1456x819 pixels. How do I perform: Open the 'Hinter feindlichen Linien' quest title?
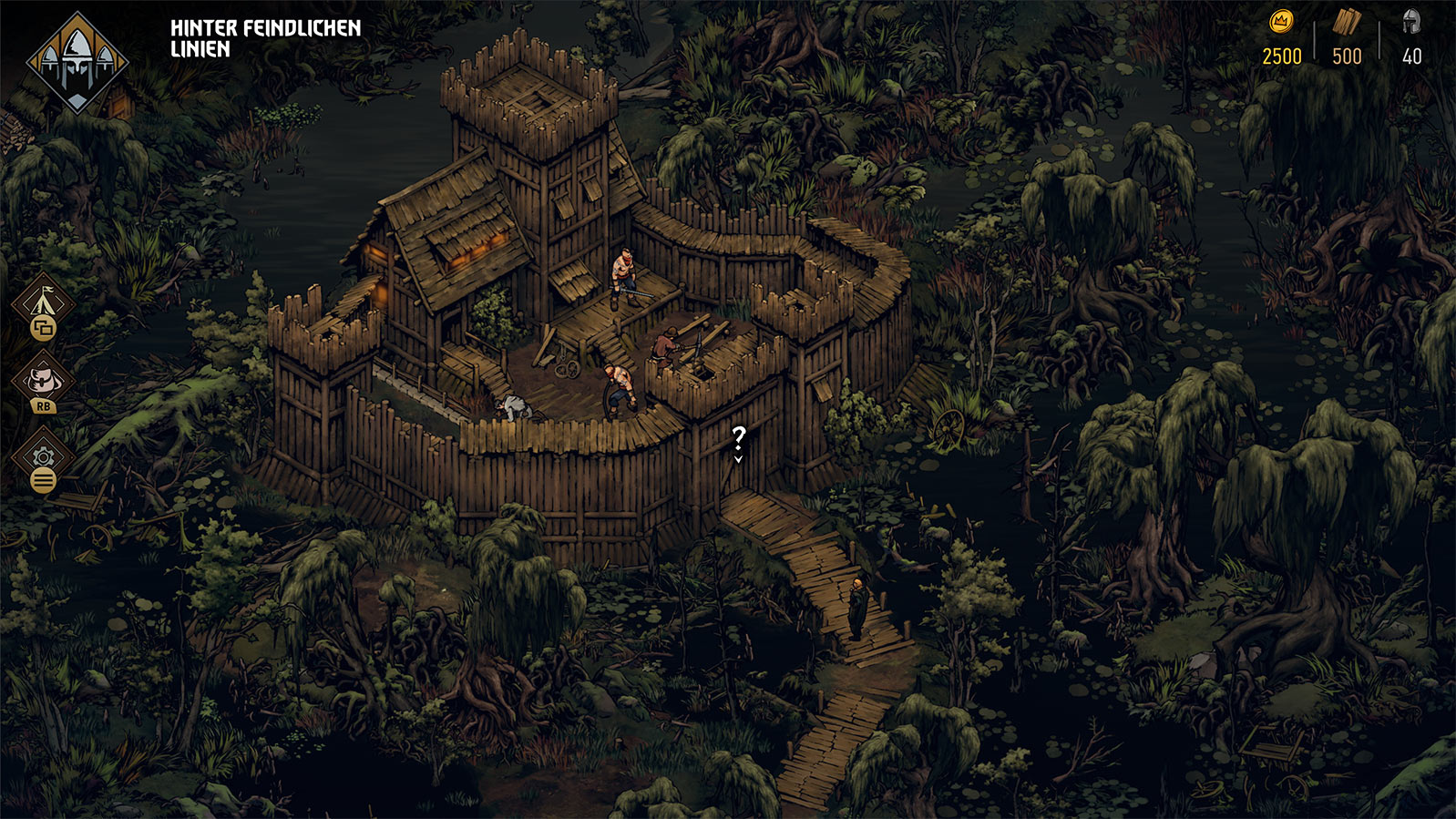pyautogui.click(x=265, y=38)
